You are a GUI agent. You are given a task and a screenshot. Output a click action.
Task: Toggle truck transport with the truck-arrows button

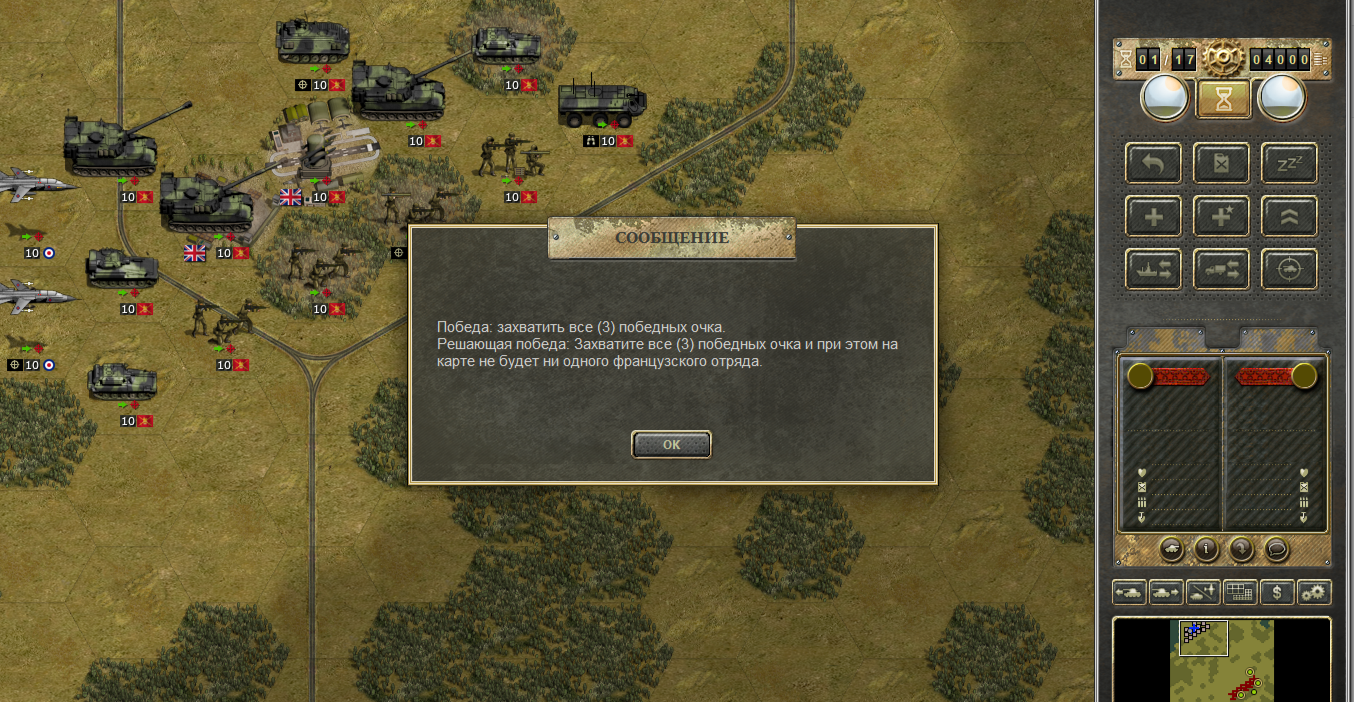click(x=1221, y=269)
